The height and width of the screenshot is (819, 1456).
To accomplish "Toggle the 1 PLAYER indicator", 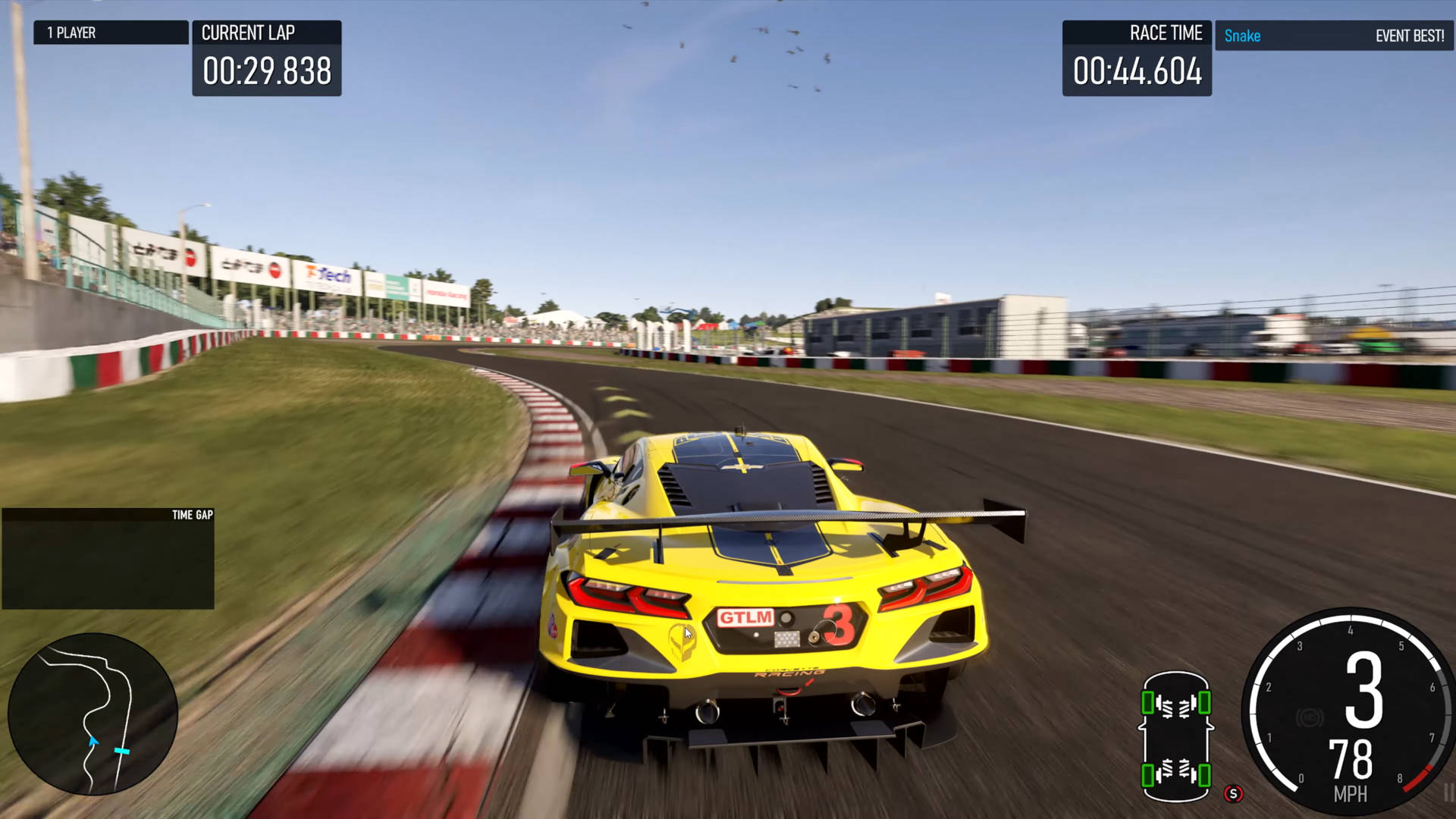I will coord(111,33).
